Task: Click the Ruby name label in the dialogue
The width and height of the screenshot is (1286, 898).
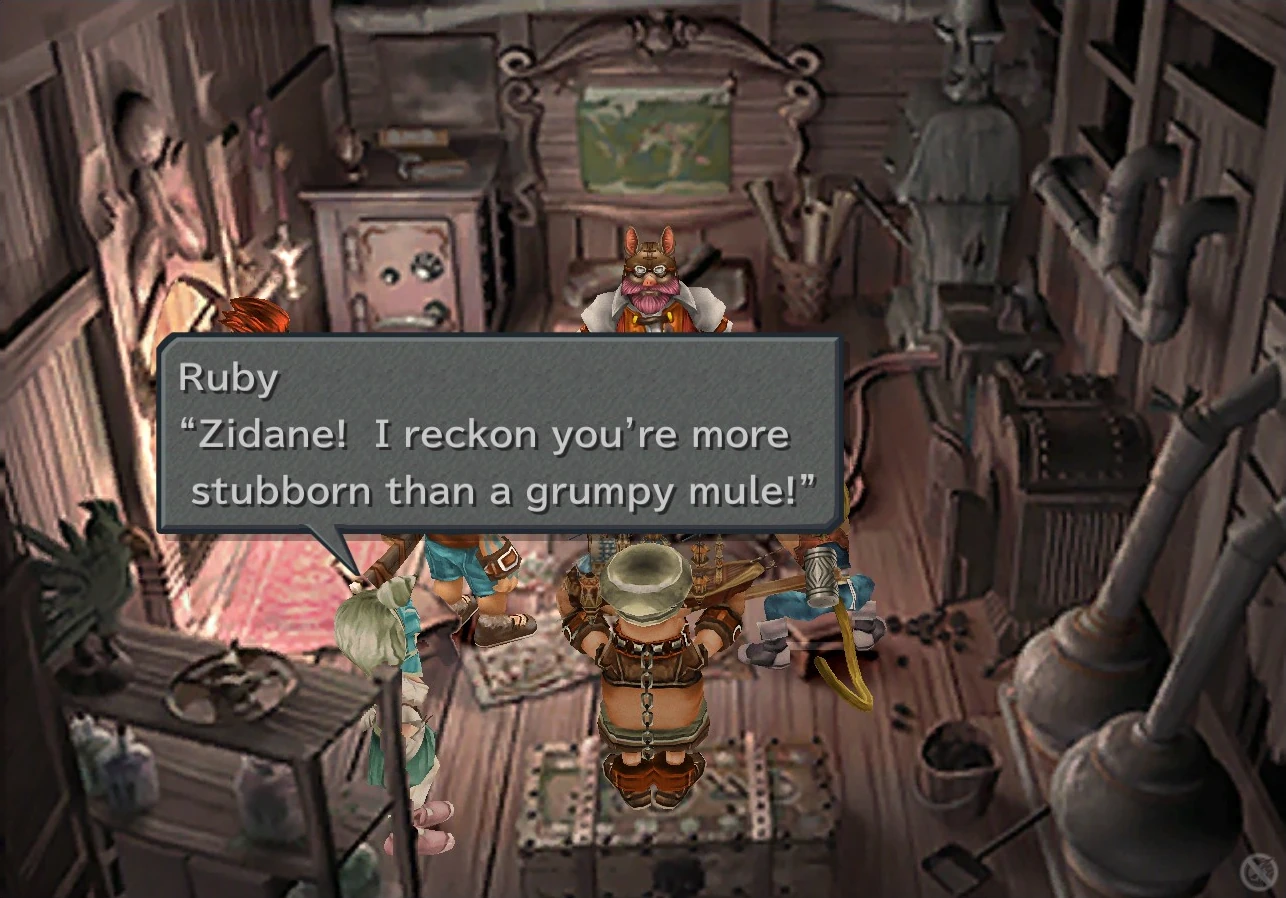Action: [x=228, y=377]
